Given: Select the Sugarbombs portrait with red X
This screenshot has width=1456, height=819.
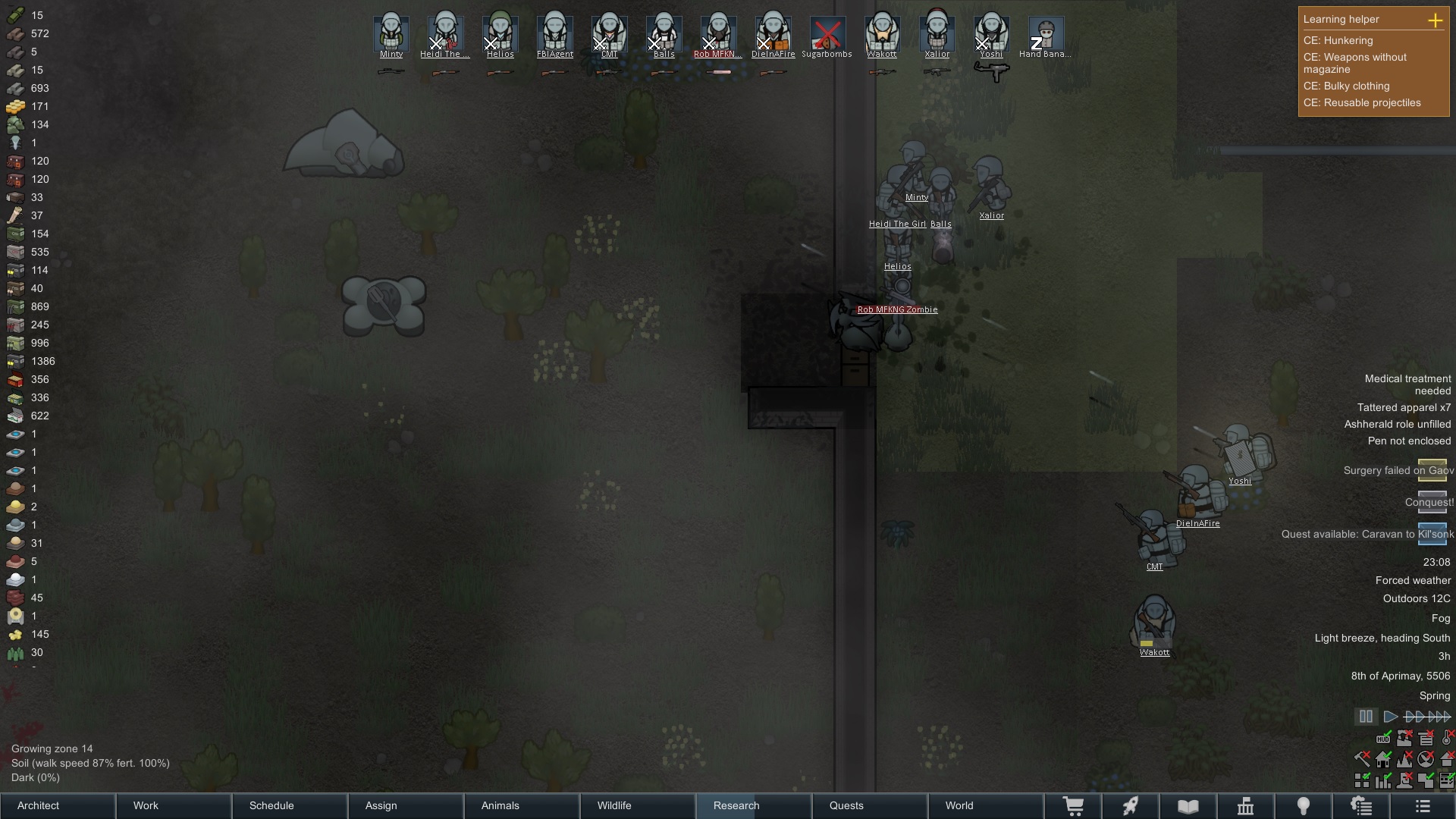Looking at the screenshot, I should pyautogui.click(x=828, y=34).
